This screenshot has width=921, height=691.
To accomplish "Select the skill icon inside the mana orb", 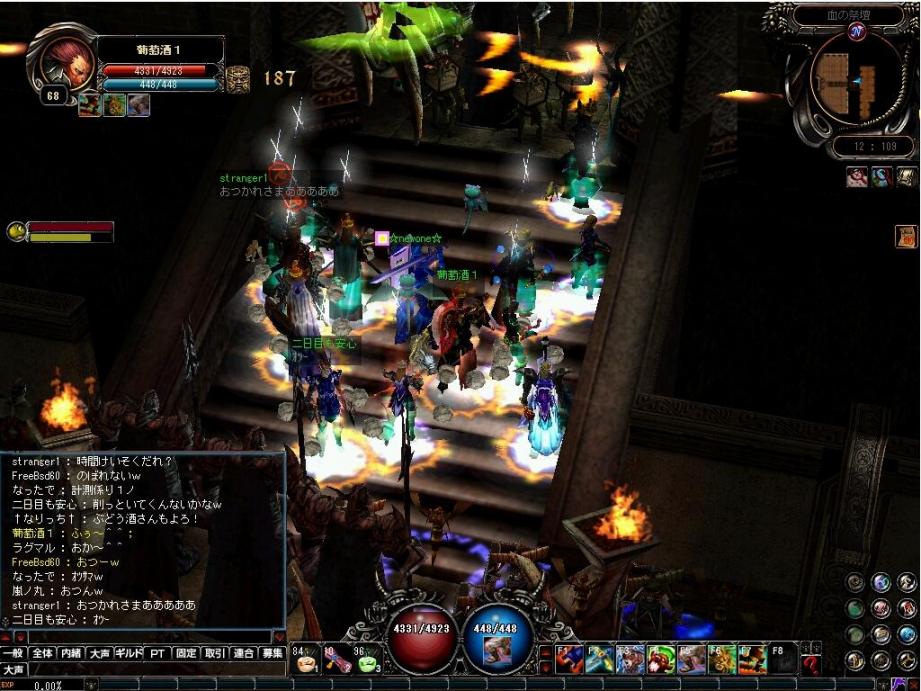I will pyautogui.click(x=499, y=650).
